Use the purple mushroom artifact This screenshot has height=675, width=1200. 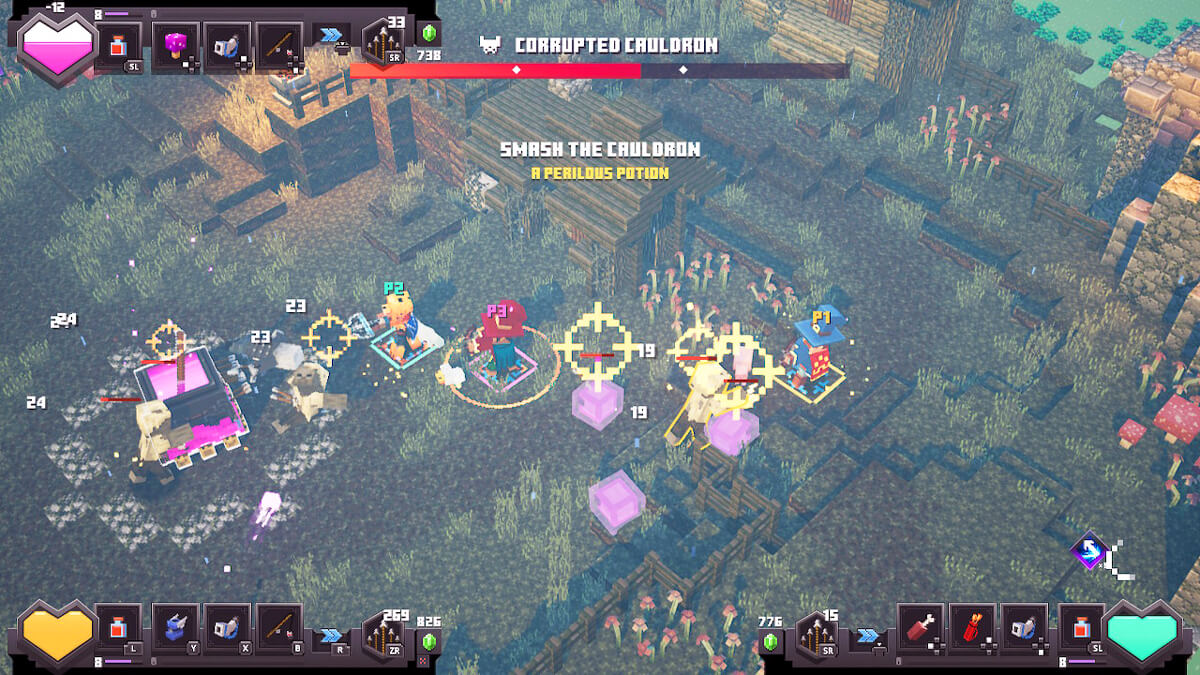(176, 46)
